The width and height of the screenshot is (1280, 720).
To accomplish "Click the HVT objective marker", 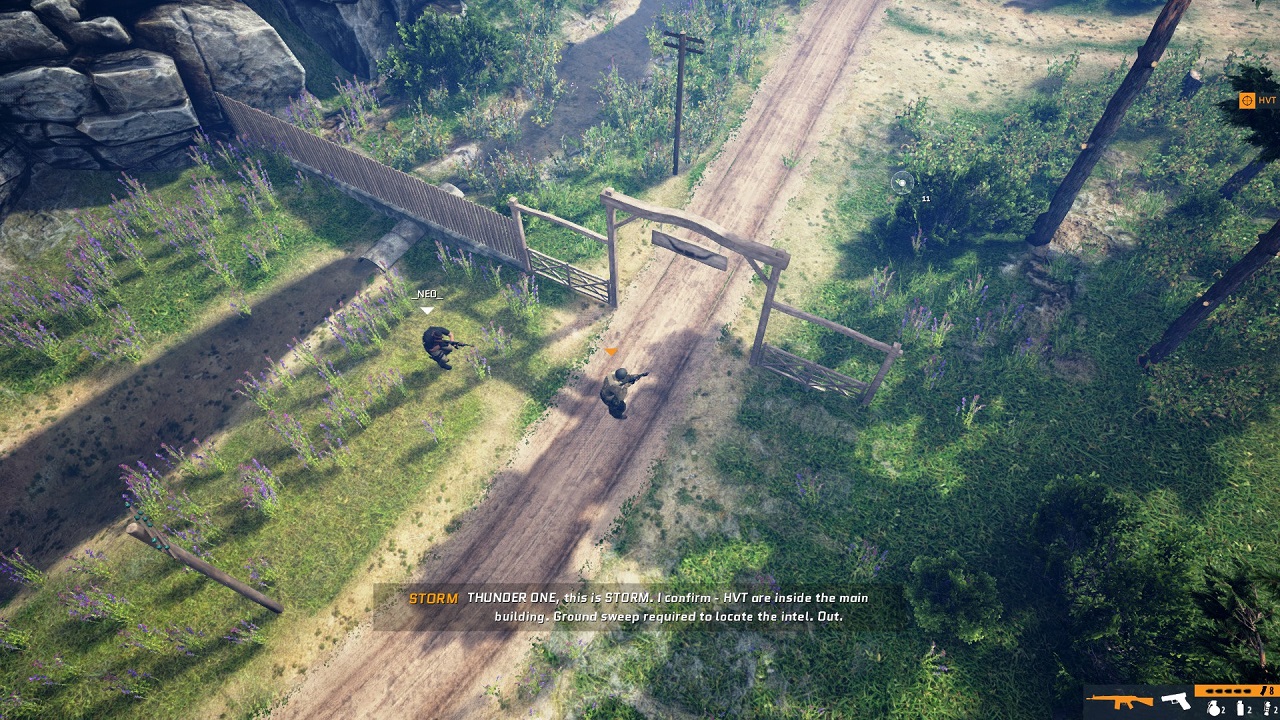I will (1247, 100).
